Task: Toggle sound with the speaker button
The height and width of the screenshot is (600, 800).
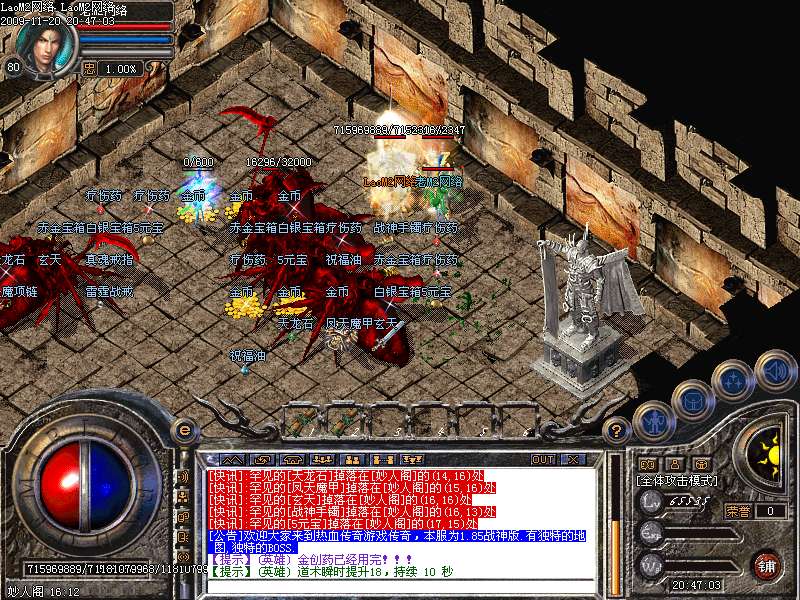Action: (x=773, y=371)
